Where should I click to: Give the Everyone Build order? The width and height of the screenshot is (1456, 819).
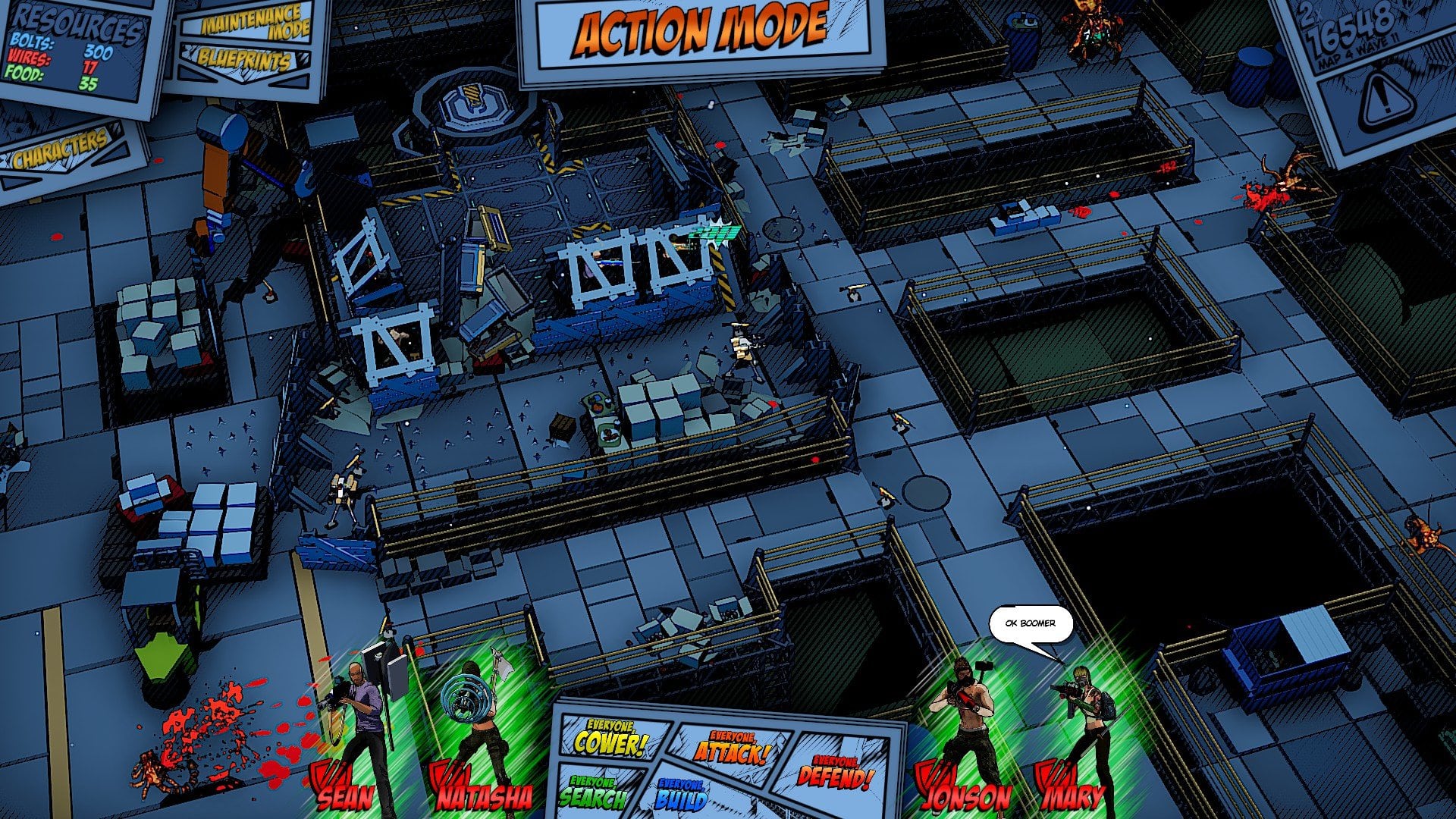click(x=682, y=795)
